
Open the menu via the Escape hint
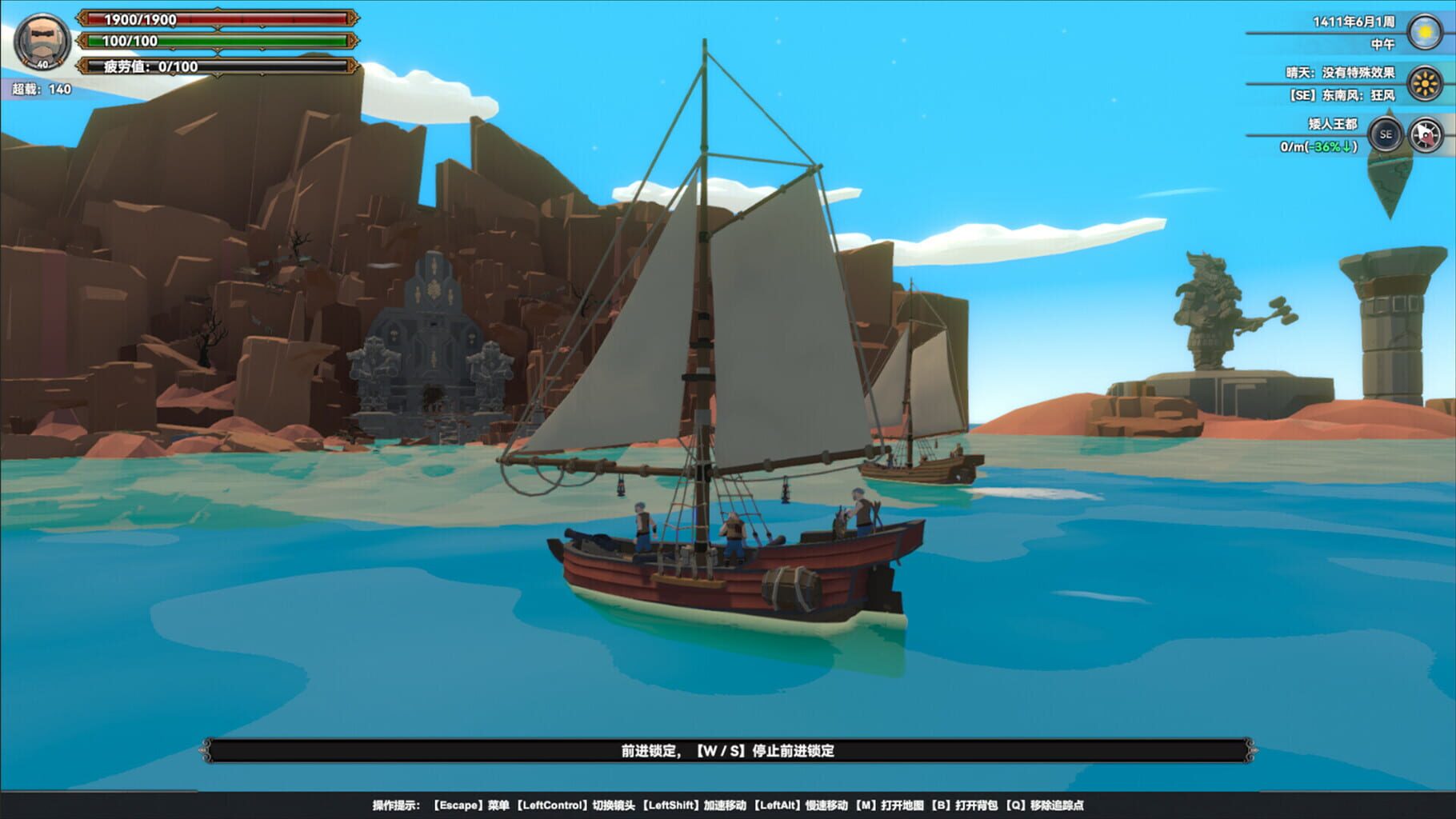point(468,803)
